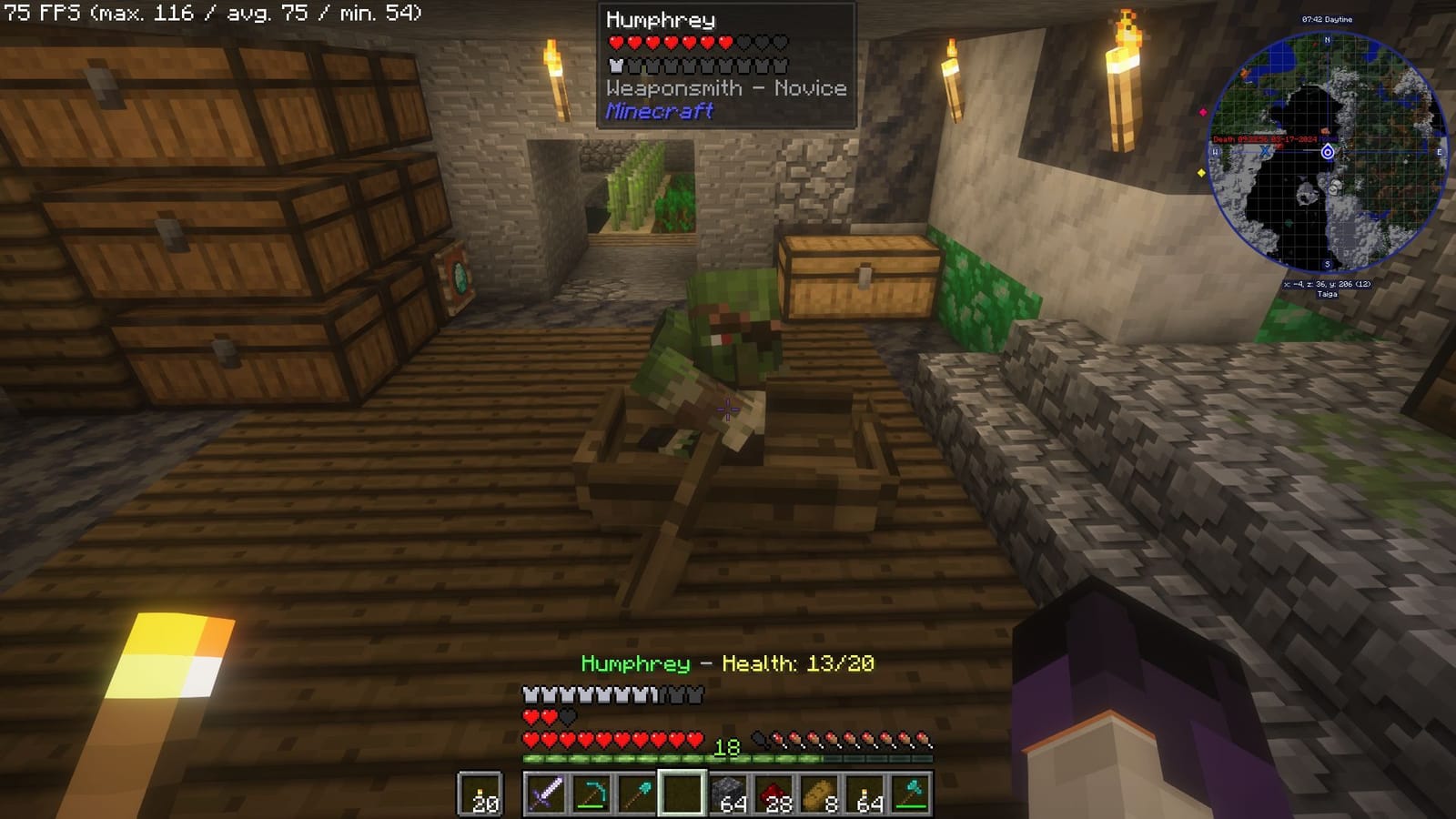Click the Weaponsmith - Novice profession label

tap(726, 88)
